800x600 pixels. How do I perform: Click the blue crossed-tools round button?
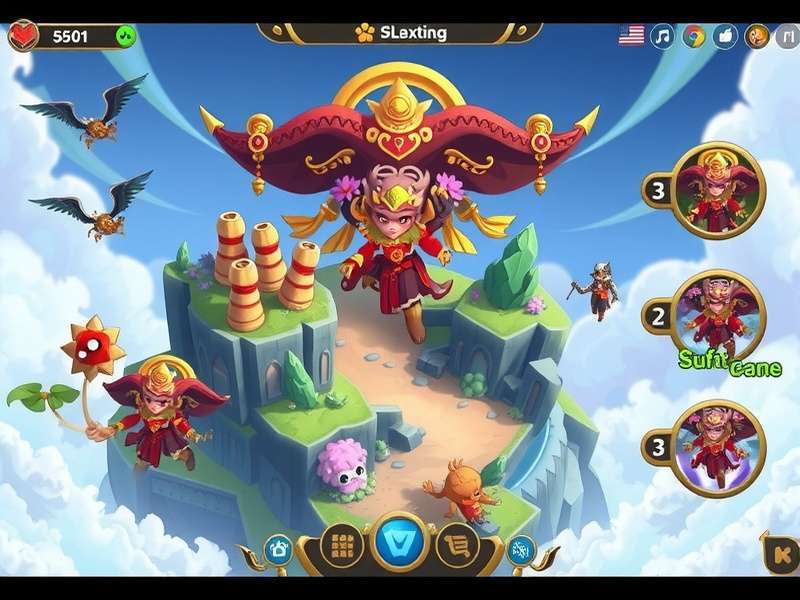click(x=521, y=549)
